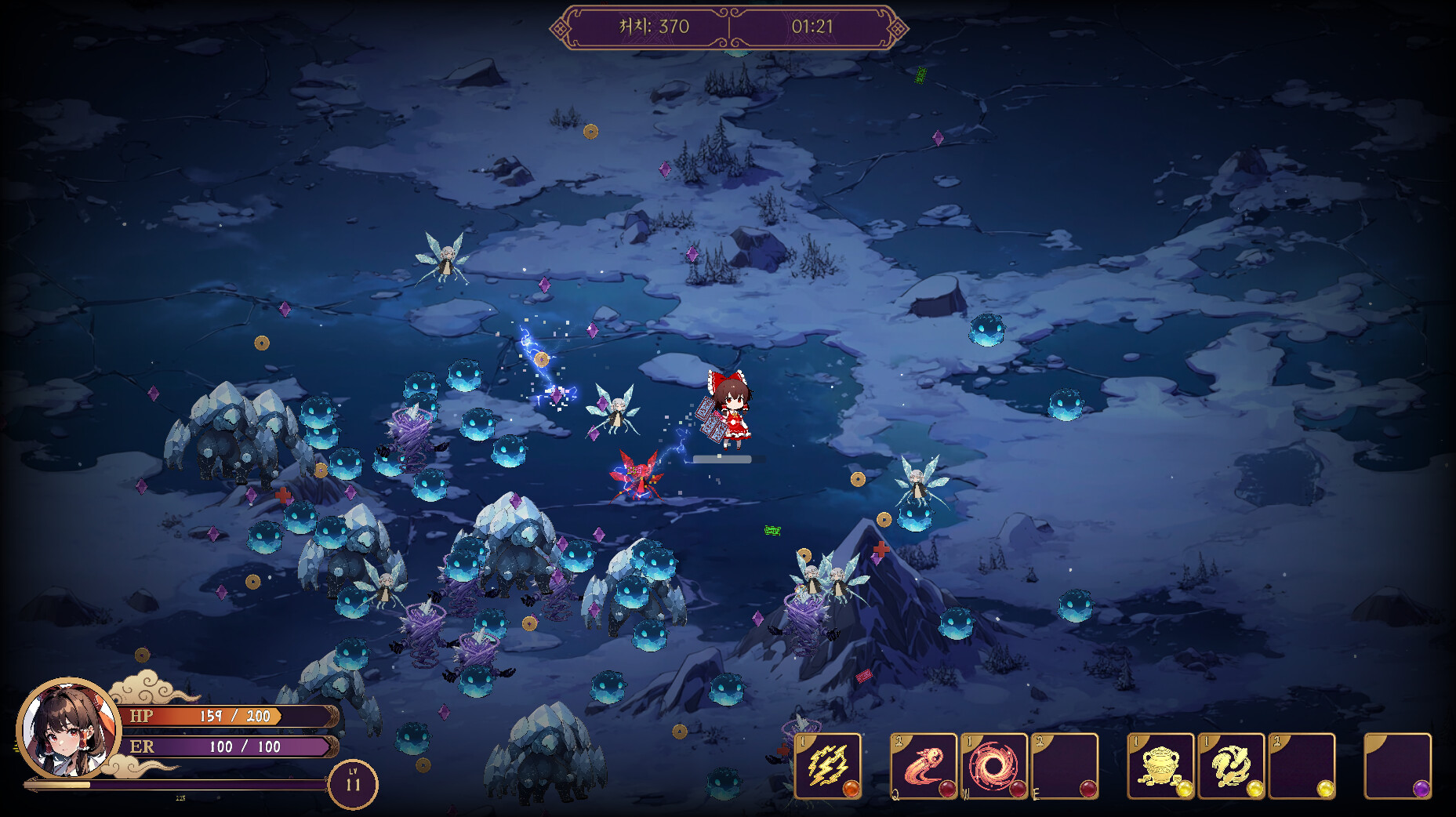Select the empty slot with yellow orb

tap(1302, 765)
